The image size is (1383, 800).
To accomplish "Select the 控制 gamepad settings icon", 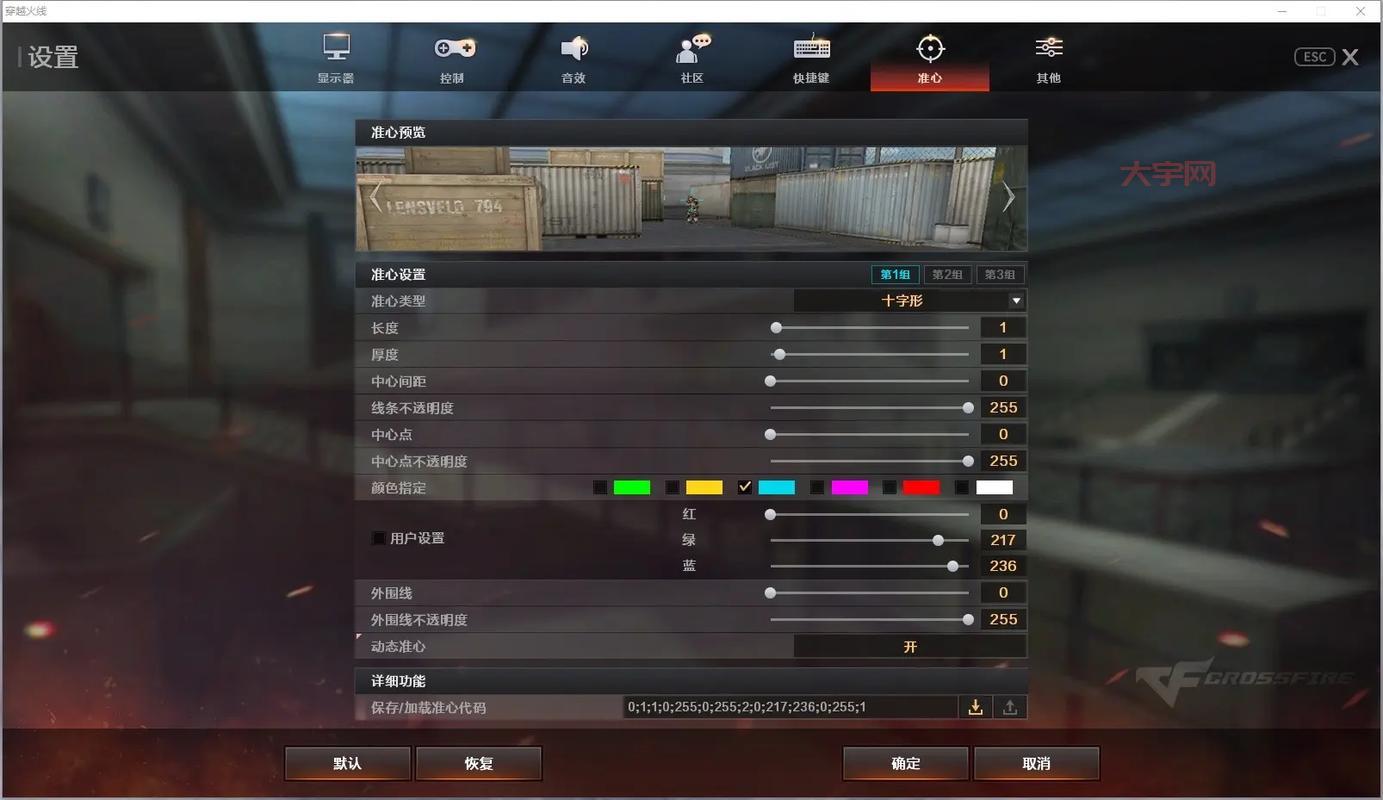I will 453,57.
